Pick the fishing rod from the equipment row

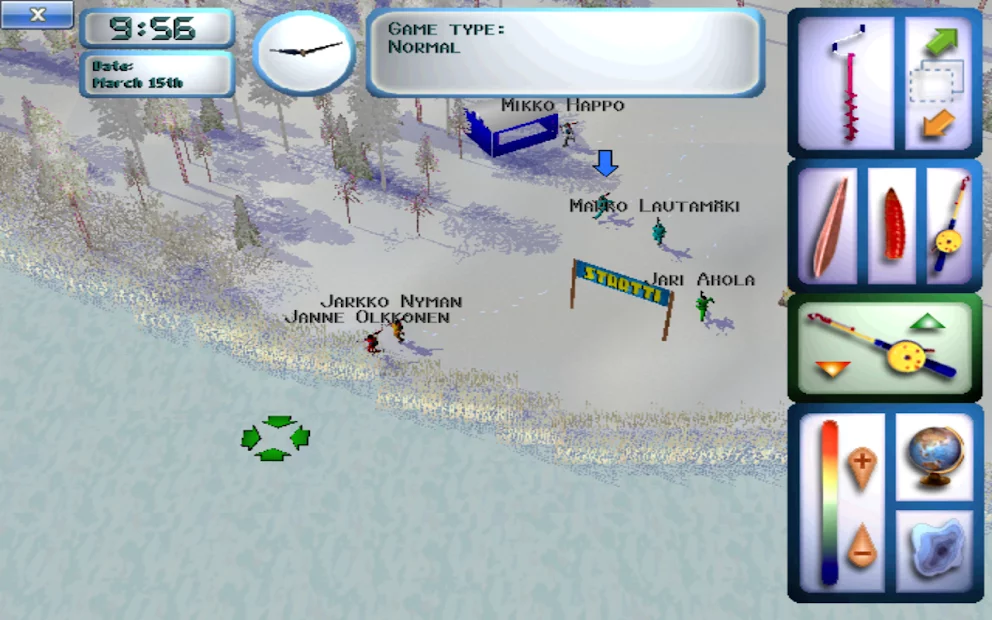[949, 226]
